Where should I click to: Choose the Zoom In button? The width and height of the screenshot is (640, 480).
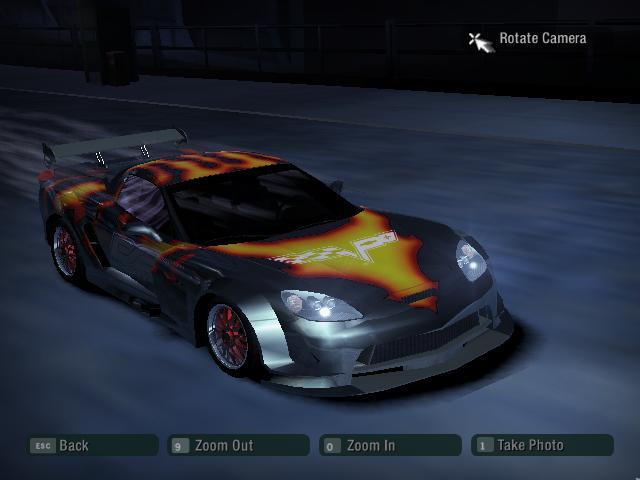[390, 446]
